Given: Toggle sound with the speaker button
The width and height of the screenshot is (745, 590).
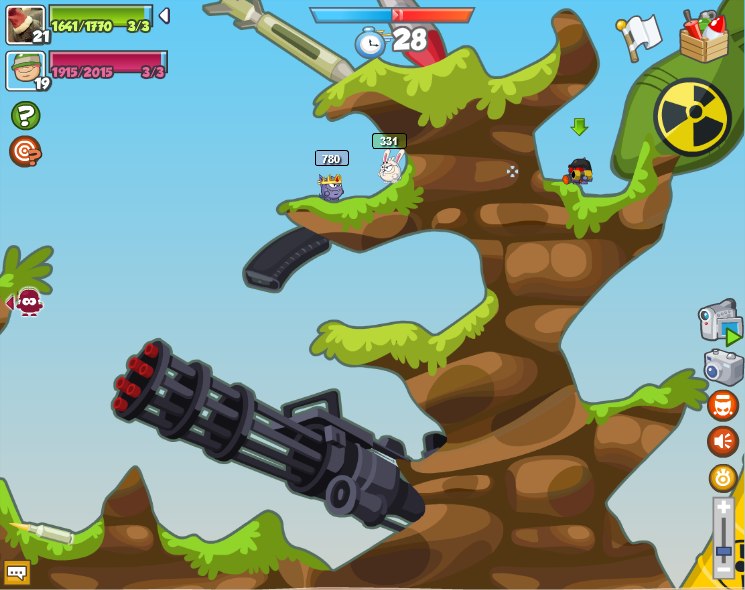Looking at the screenshot, I should 722,441.
